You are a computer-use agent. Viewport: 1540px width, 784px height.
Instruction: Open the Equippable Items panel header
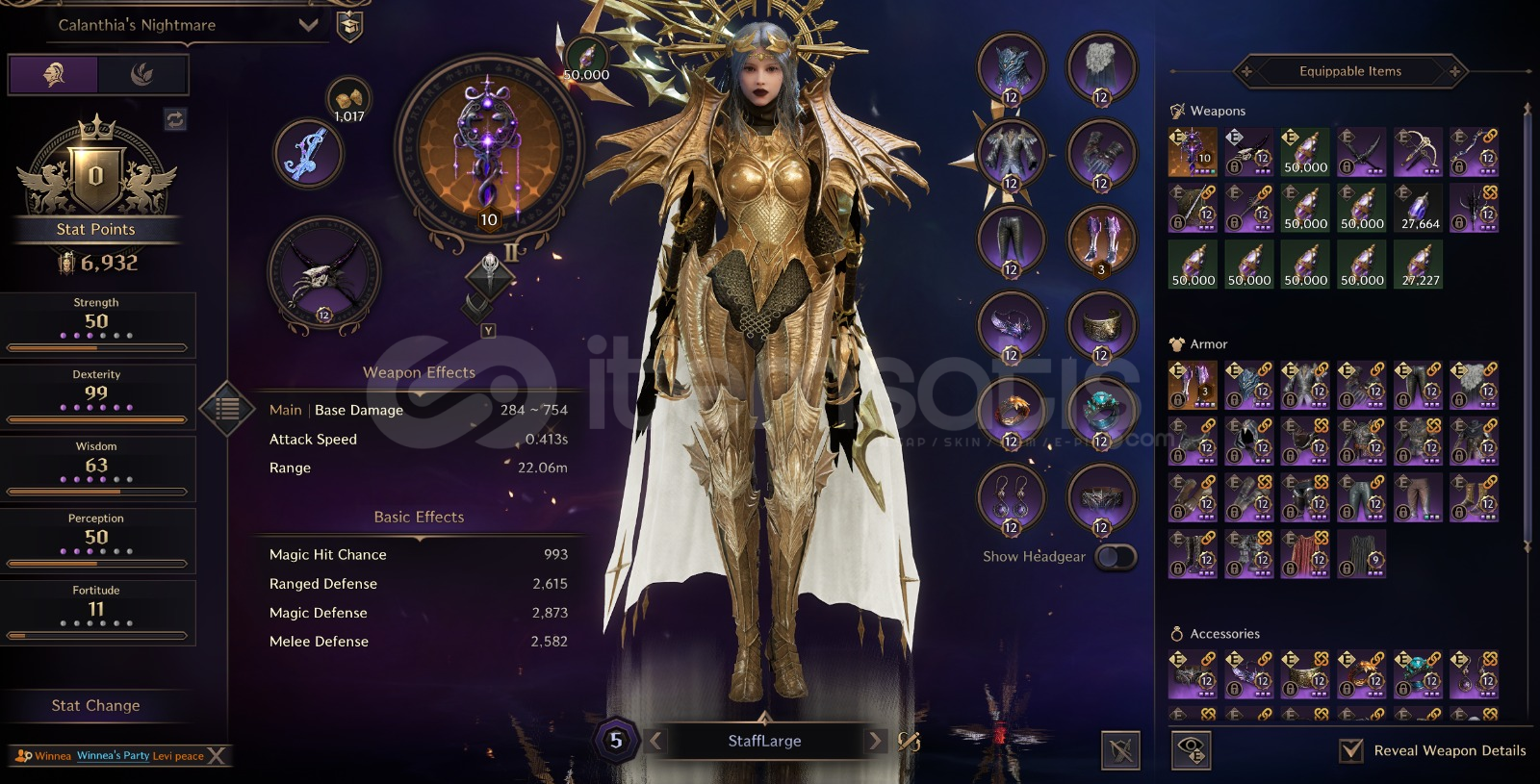1351,71
